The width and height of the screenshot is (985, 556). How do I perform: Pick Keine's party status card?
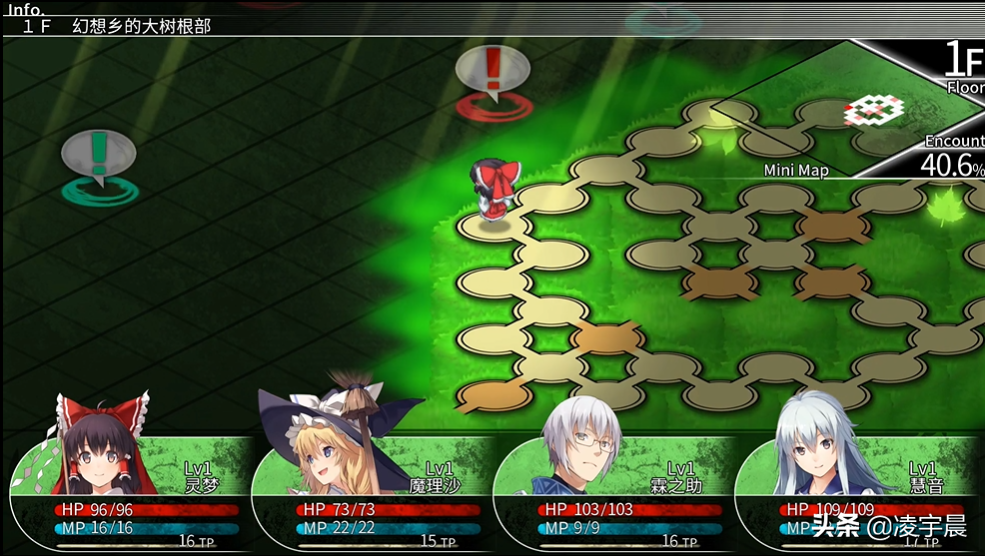(858, 490)
